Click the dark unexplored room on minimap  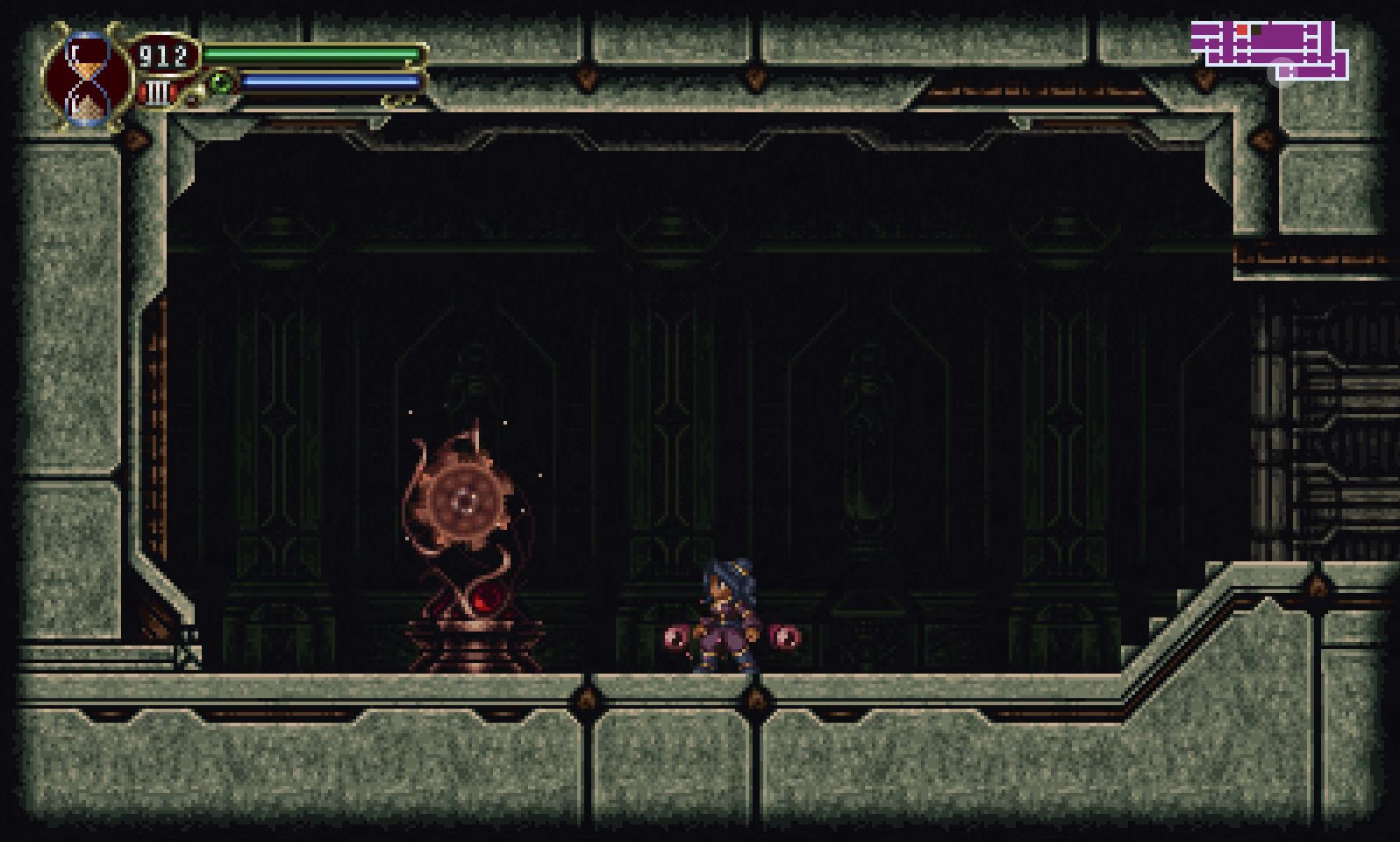click(1256, 31)
